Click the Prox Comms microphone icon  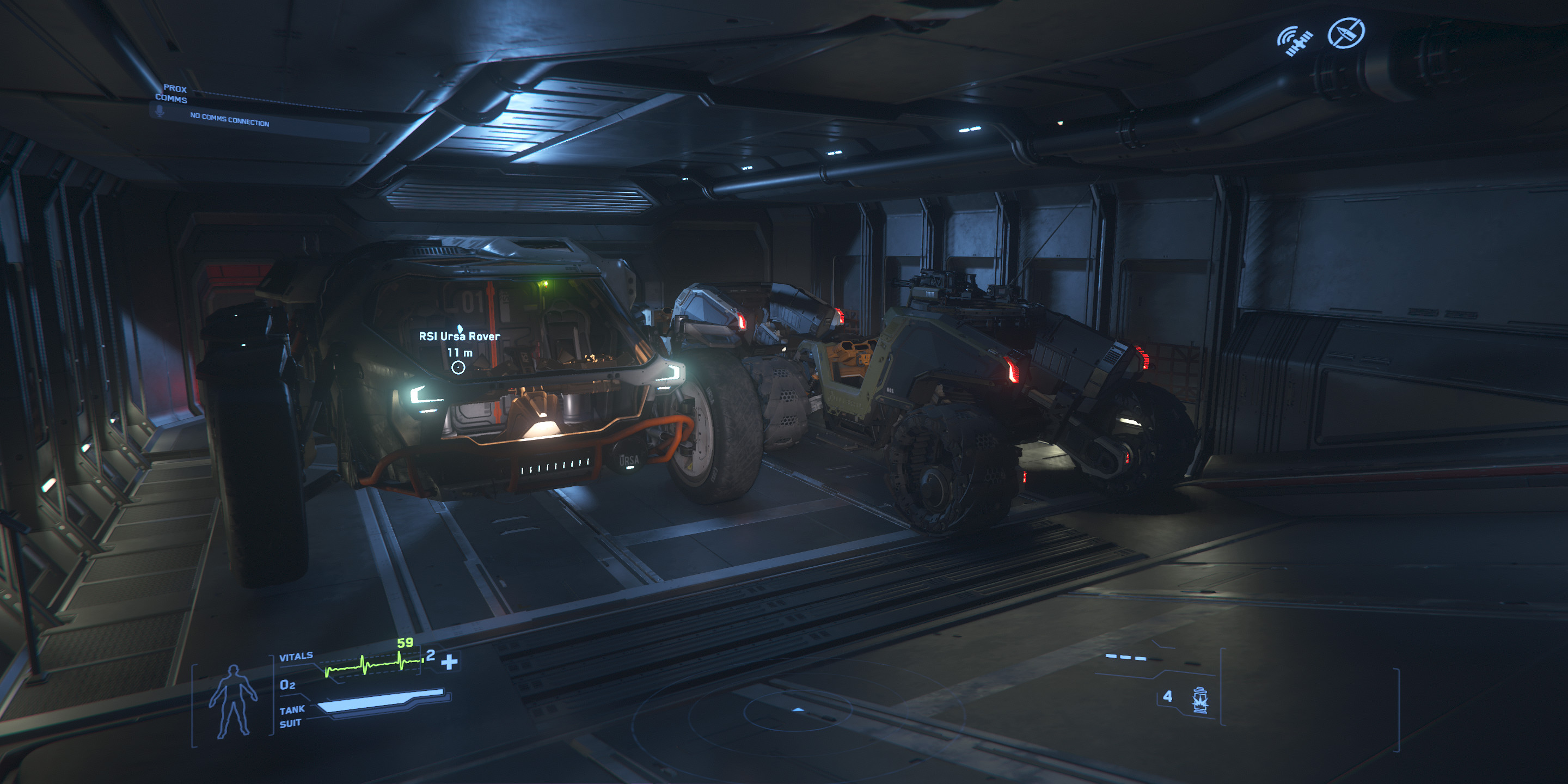click(160, 112)
